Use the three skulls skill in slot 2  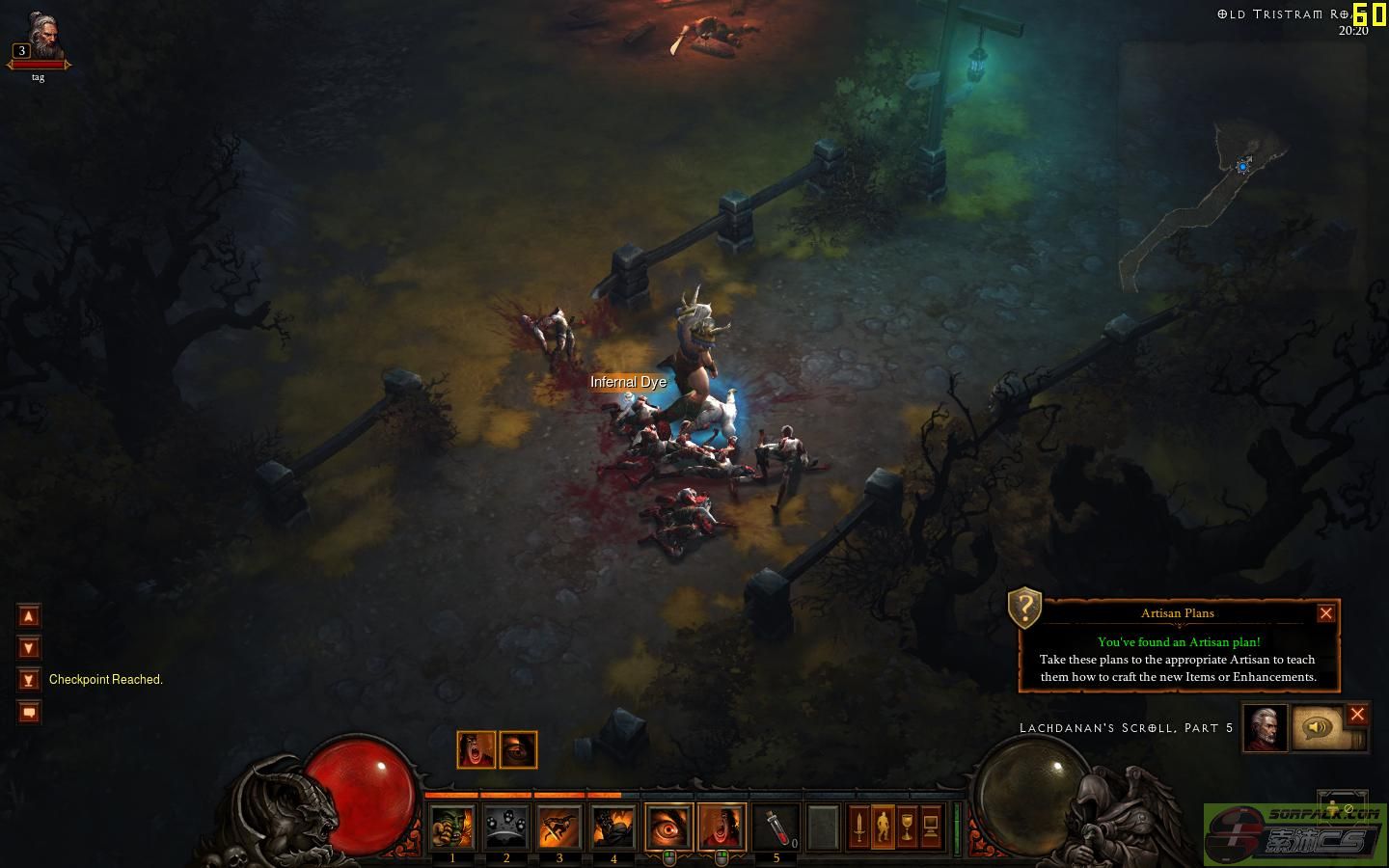(x=506, y=827)
